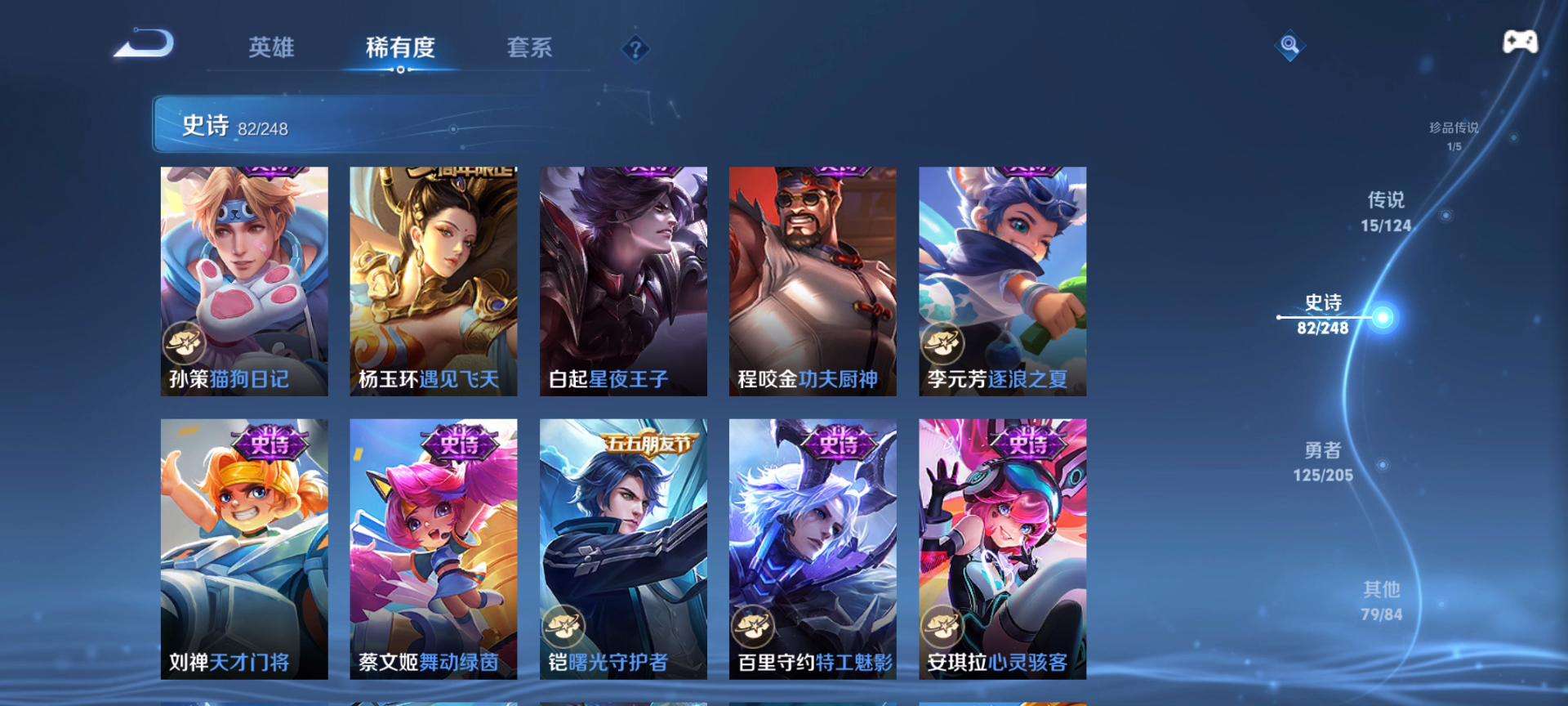Open the 蔡文姬 舞动绿茵 skin card
Viewport: 1568px width, 706px height.
(x=434, y=548)
